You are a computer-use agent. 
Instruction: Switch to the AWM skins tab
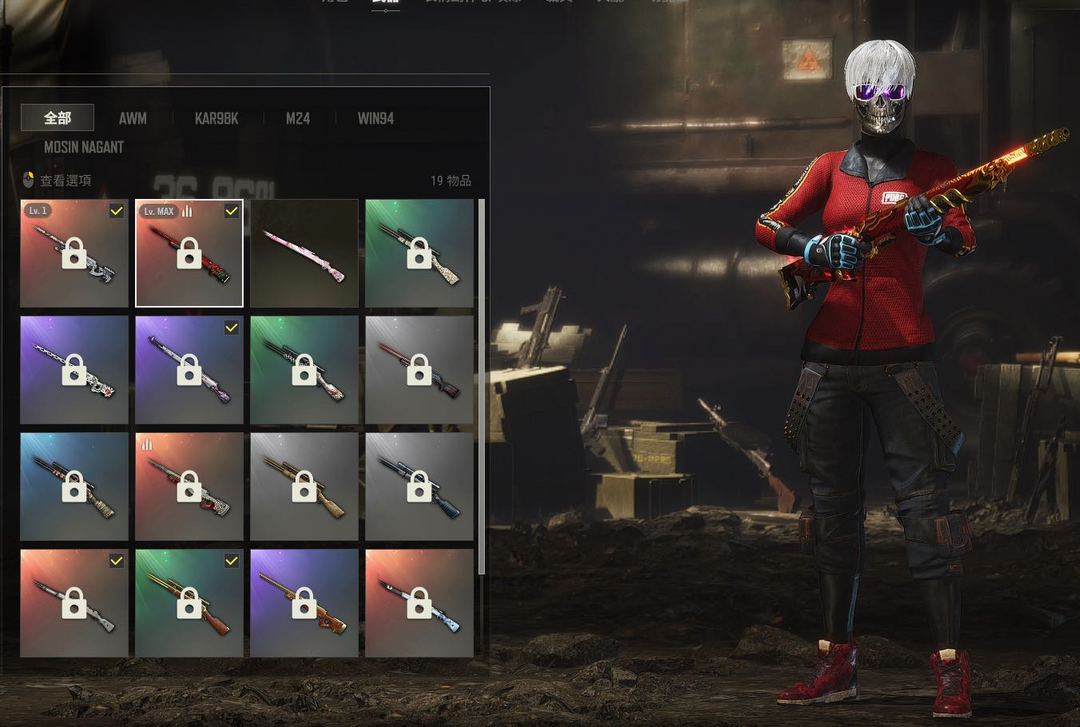coord(132,118)
